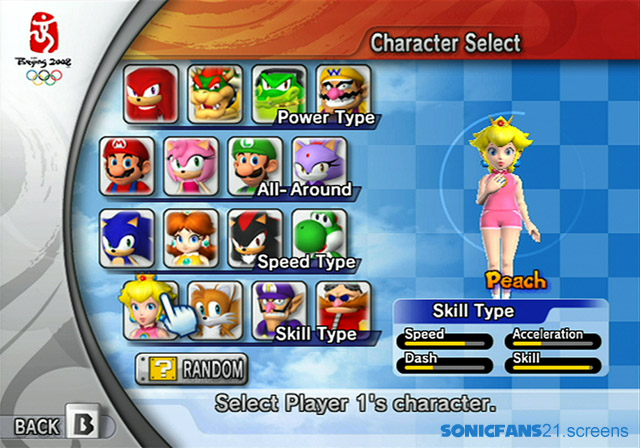This screenshot has width=640, height=448.
Task: Select Tails from the Skill Type row
Action: click(x=216, y=309)
